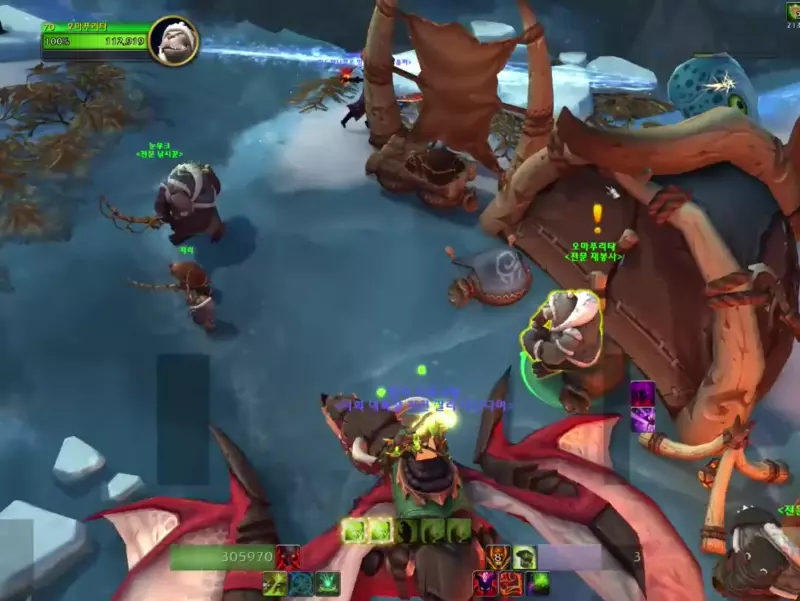Viewport: 800px width, 601px height.
Task: Activate the pale green hatted figure ability
Action: click(525, 557)
